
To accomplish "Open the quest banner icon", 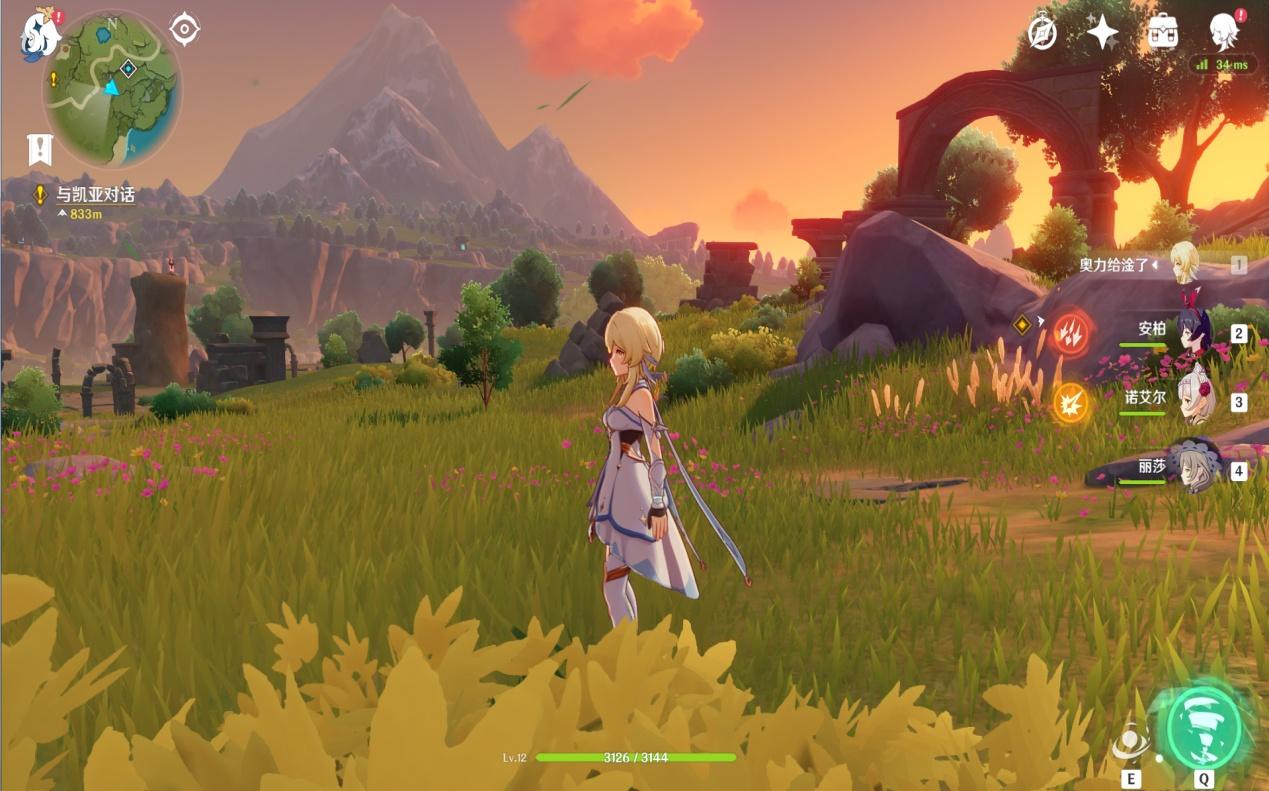I will click(39, 149).
